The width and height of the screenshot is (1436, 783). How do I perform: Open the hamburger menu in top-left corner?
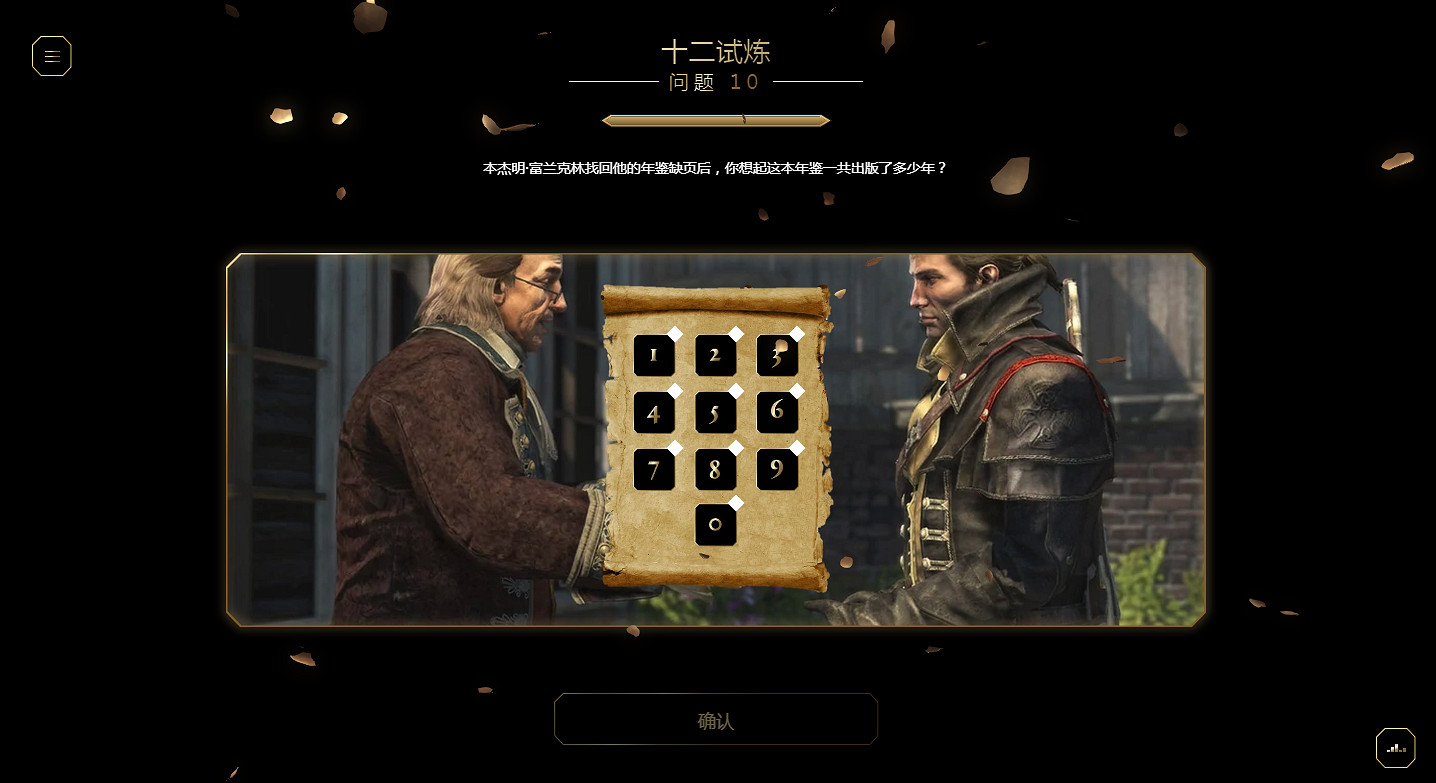point(51,56)
